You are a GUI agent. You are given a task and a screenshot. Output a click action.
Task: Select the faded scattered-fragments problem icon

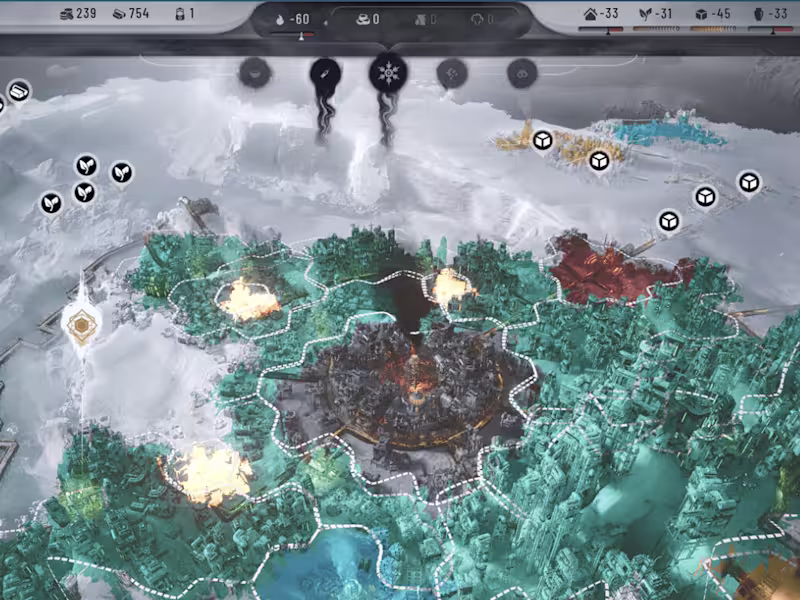pyautogui.click(x=454, y=72)
